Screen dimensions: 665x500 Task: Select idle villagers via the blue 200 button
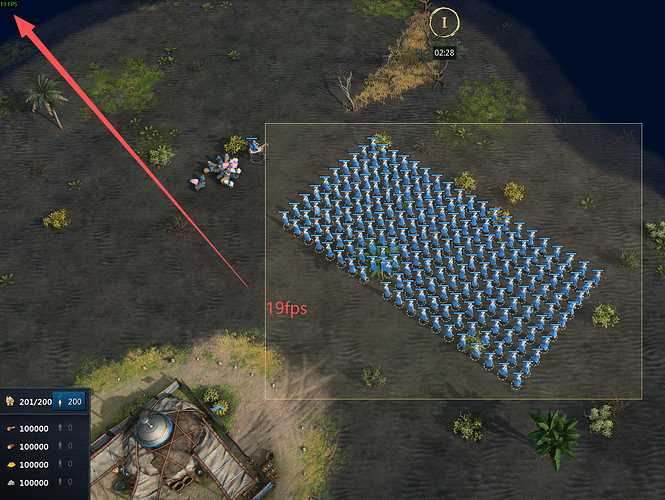[x=68, y=402]
